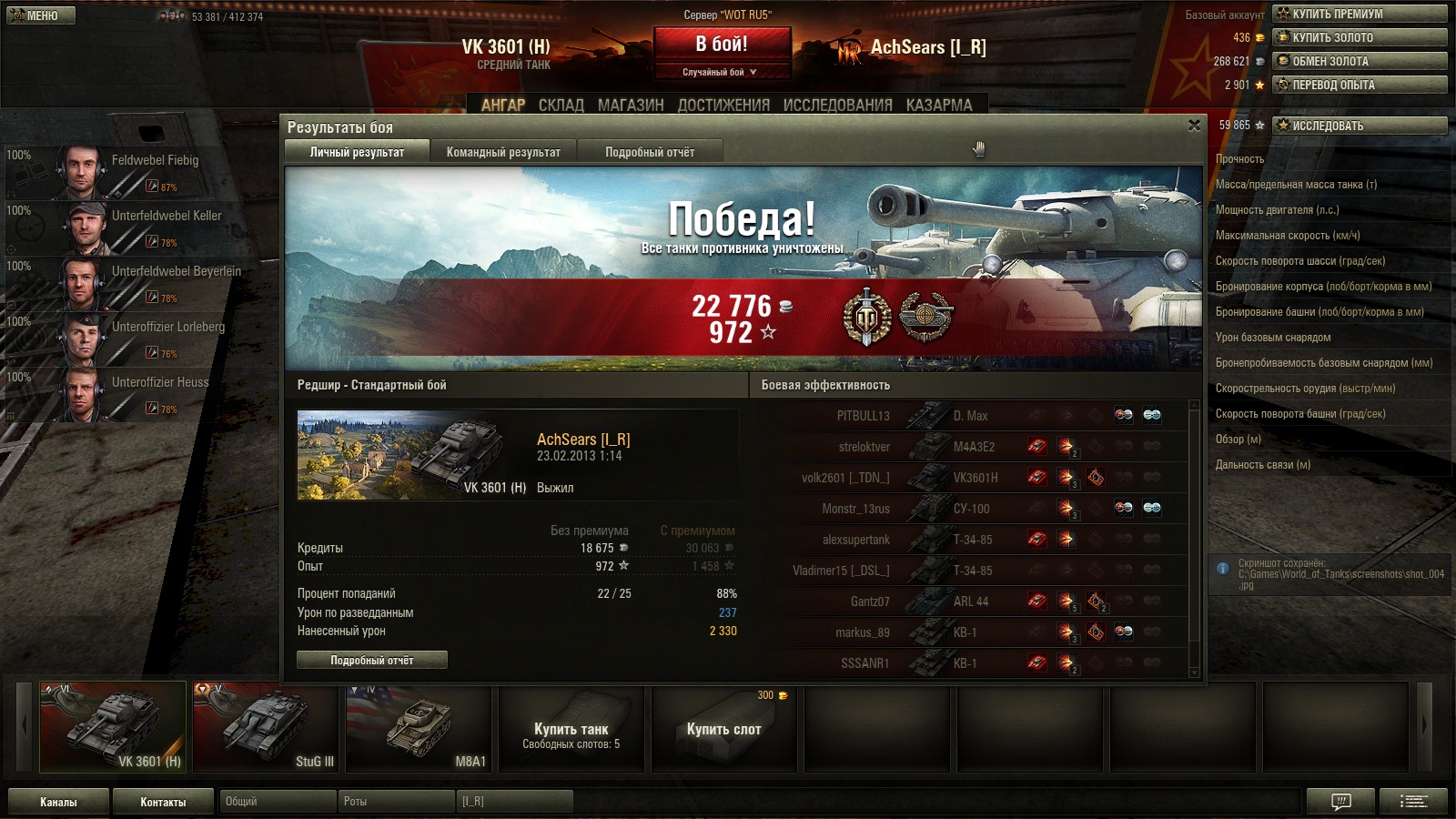
Task: Switch to Командный результат tab
Action: (503, 152)
